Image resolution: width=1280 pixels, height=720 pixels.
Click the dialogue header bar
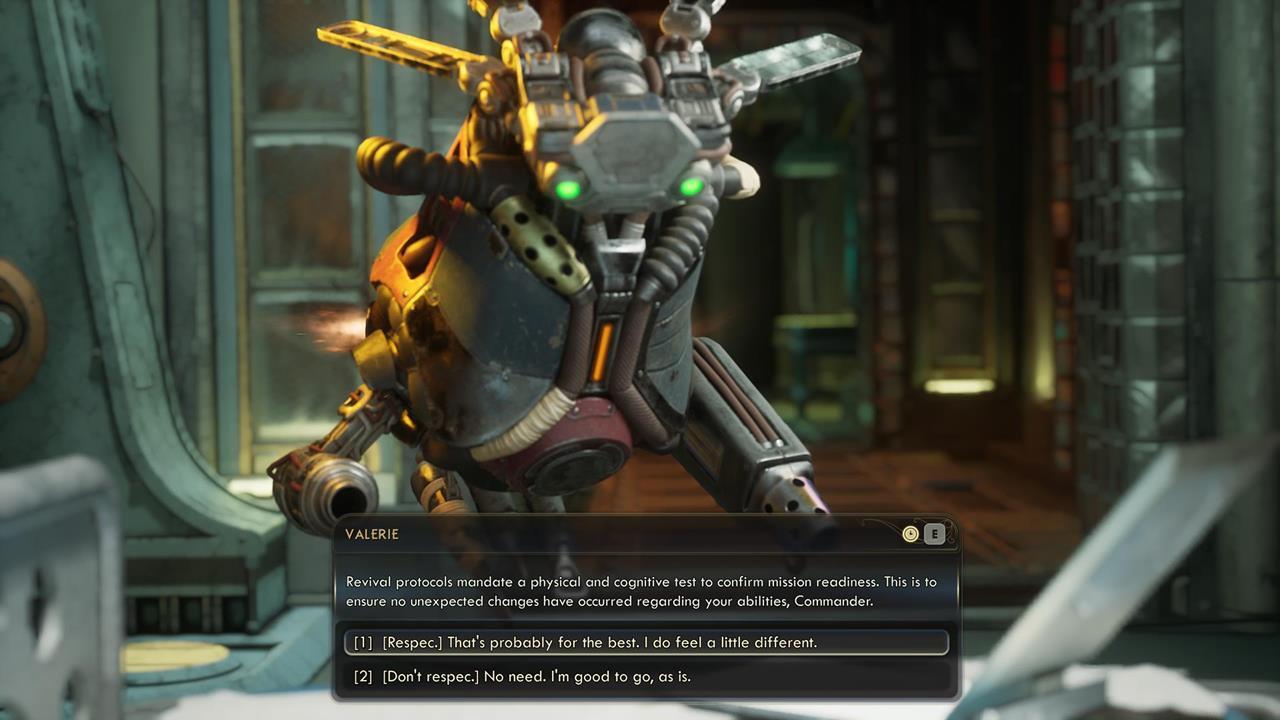point(640,533)
